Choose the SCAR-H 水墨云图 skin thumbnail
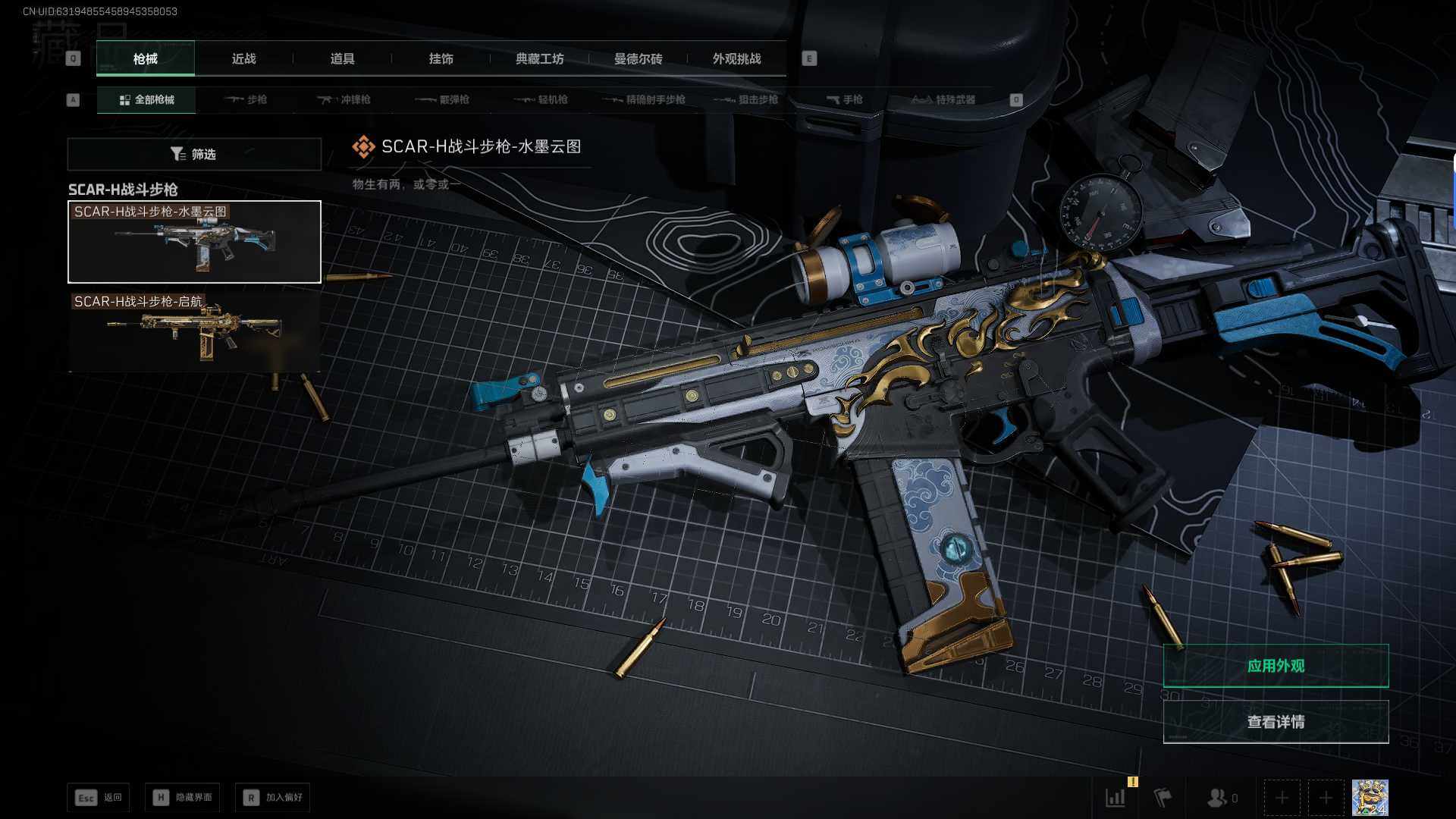1456x819 pixels. pos(194,242)
